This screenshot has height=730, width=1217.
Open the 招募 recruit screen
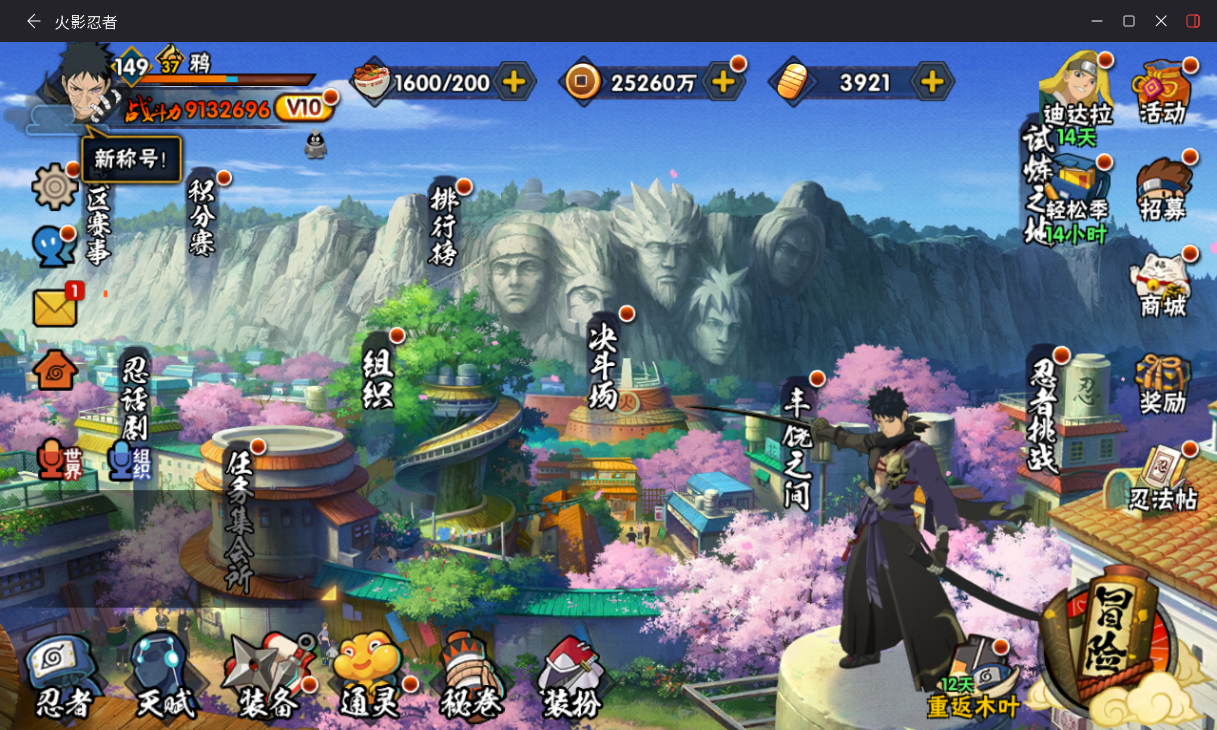point(1162,188)
